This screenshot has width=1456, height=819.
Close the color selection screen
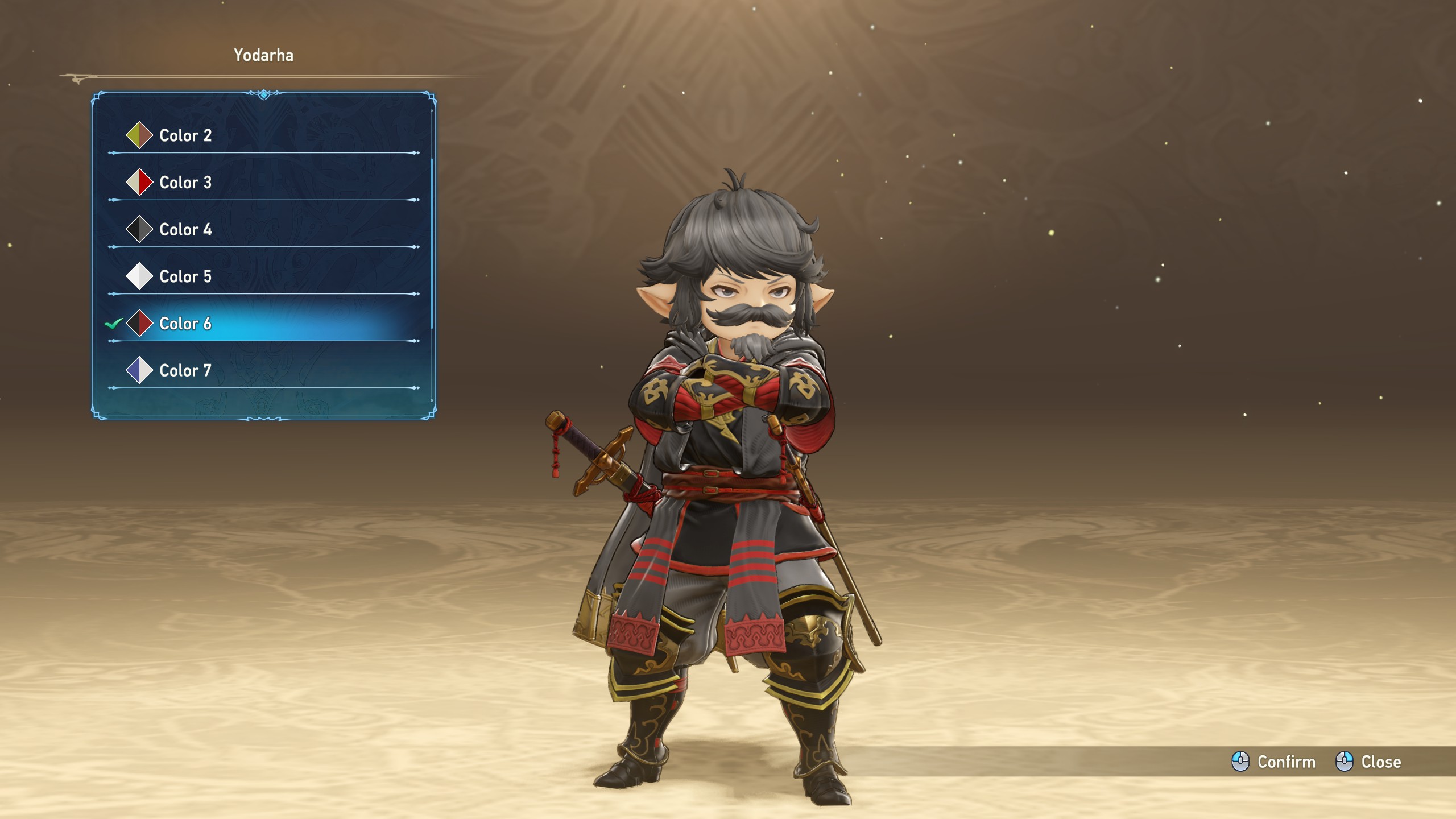[x=1368, y=762]
